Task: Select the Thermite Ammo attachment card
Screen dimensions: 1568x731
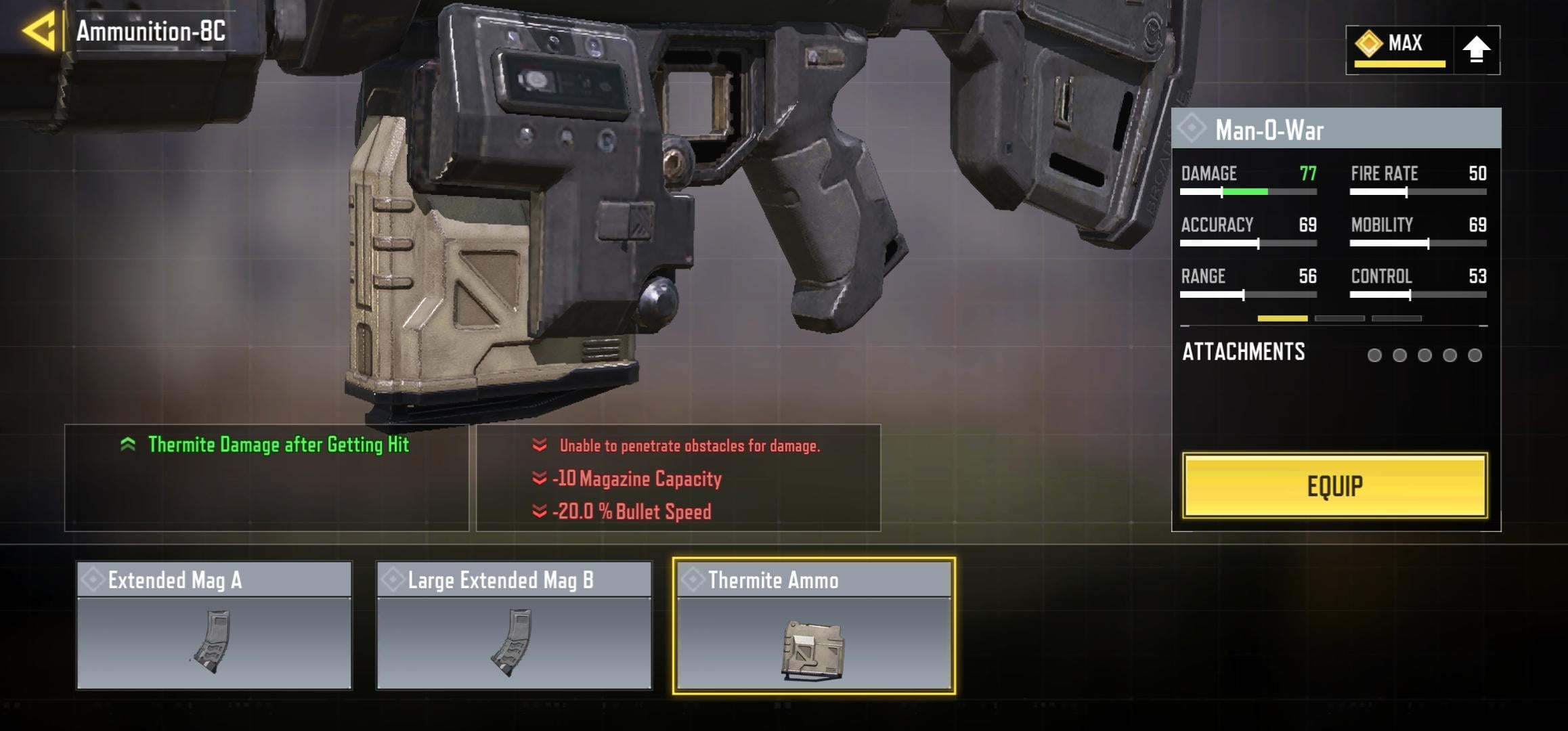Action: click(814, 625)
